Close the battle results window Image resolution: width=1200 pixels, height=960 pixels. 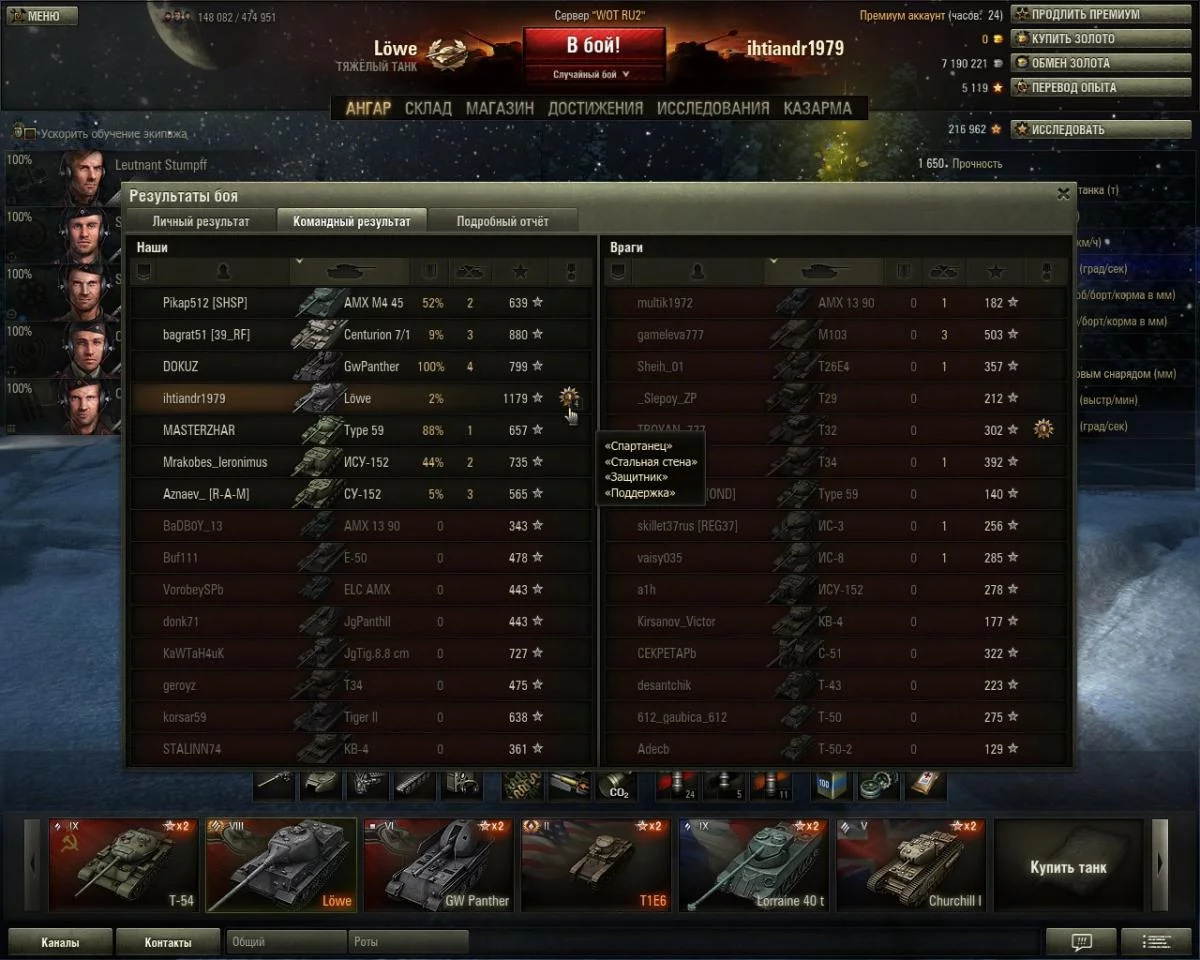click(1063, 195)
